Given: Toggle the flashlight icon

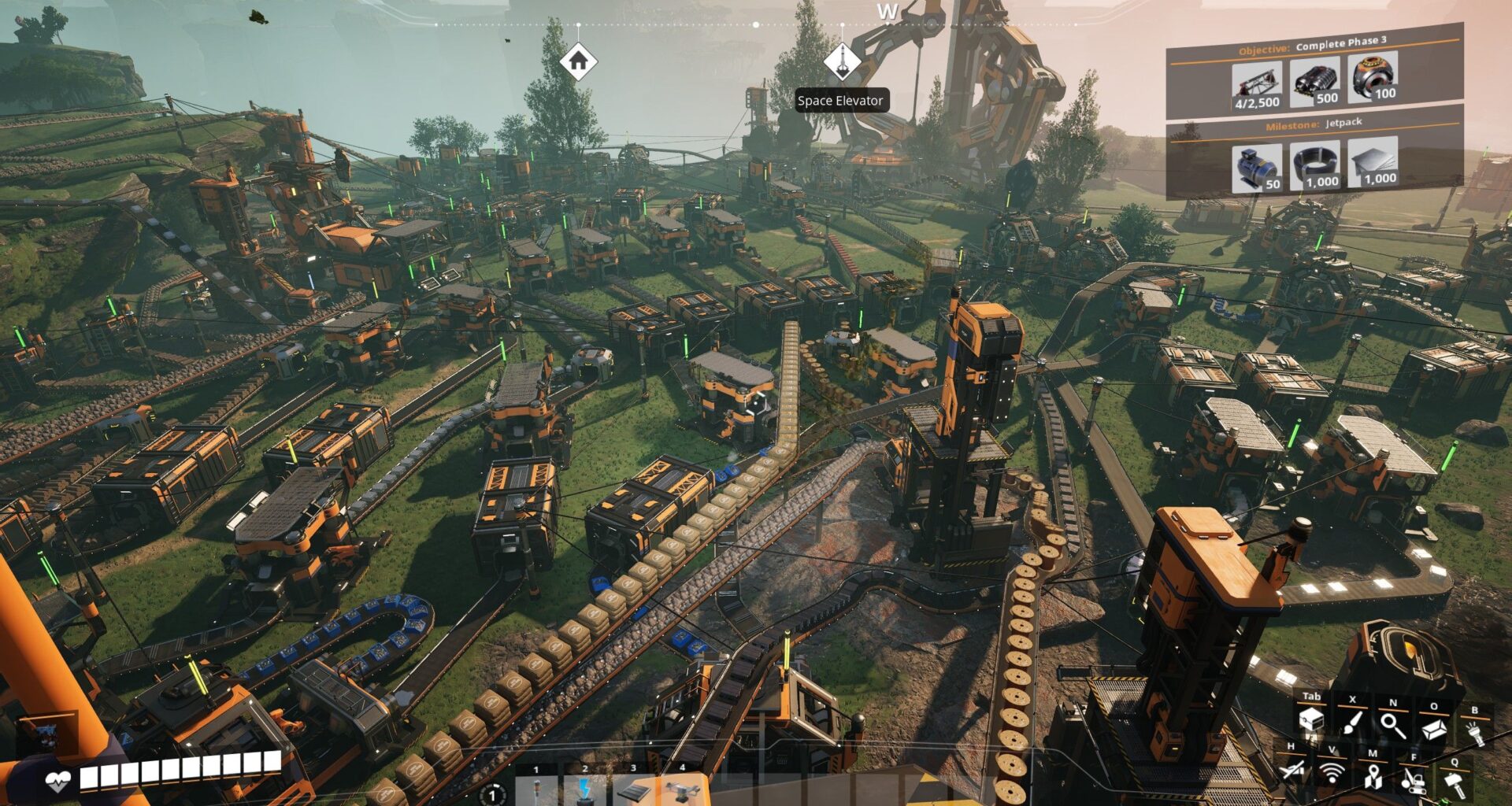Looking at the screenshot, I should (x=1474, y=732).
